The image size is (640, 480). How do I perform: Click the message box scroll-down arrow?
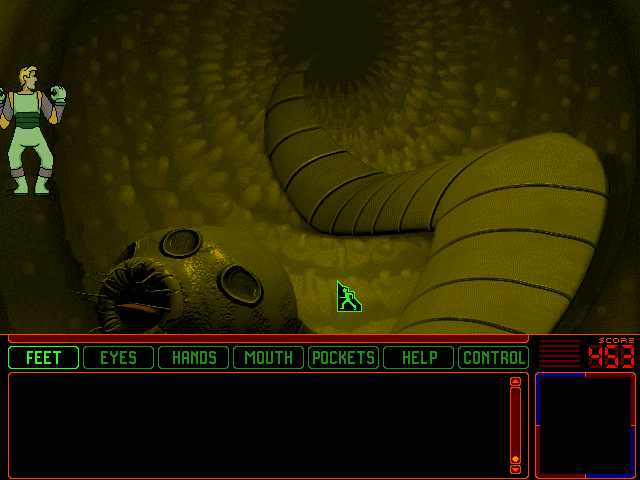click(x=515, y=469)
